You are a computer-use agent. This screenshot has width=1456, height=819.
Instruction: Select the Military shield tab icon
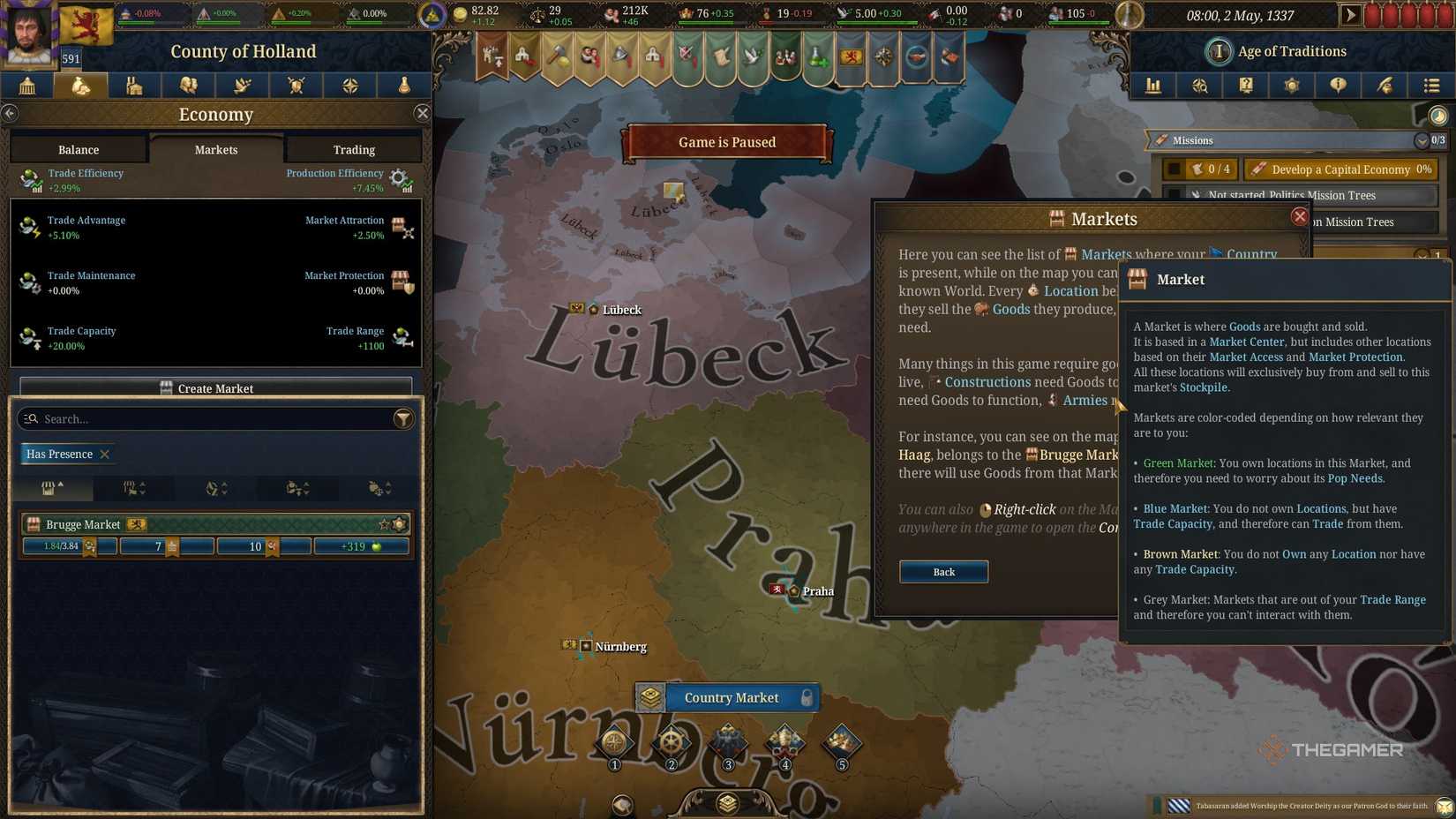(x=296, y=86)
